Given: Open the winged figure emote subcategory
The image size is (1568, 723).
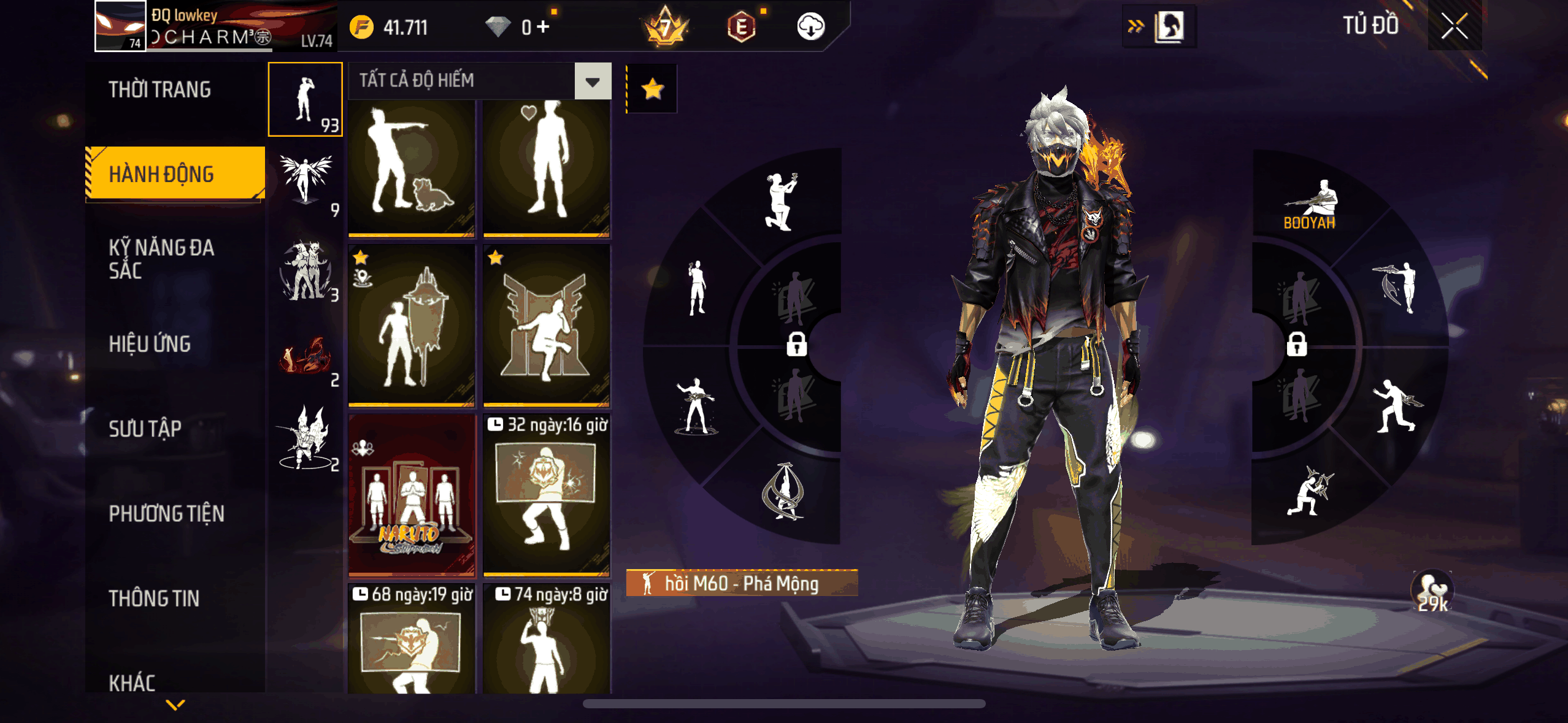Looking at the screenshot, I should pos(306,182).
